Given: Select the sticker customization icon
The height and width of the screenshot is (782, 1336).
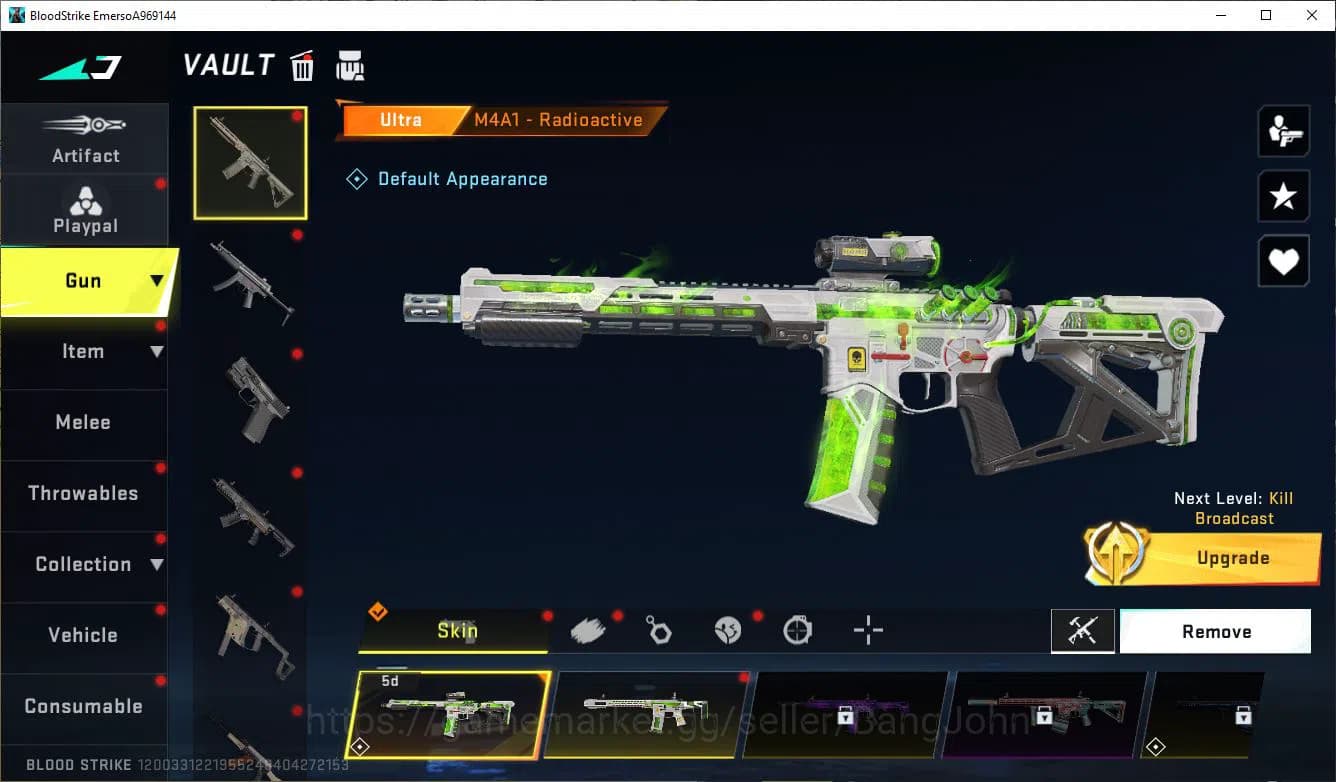Looking at the screenshot, I should 727,629.
